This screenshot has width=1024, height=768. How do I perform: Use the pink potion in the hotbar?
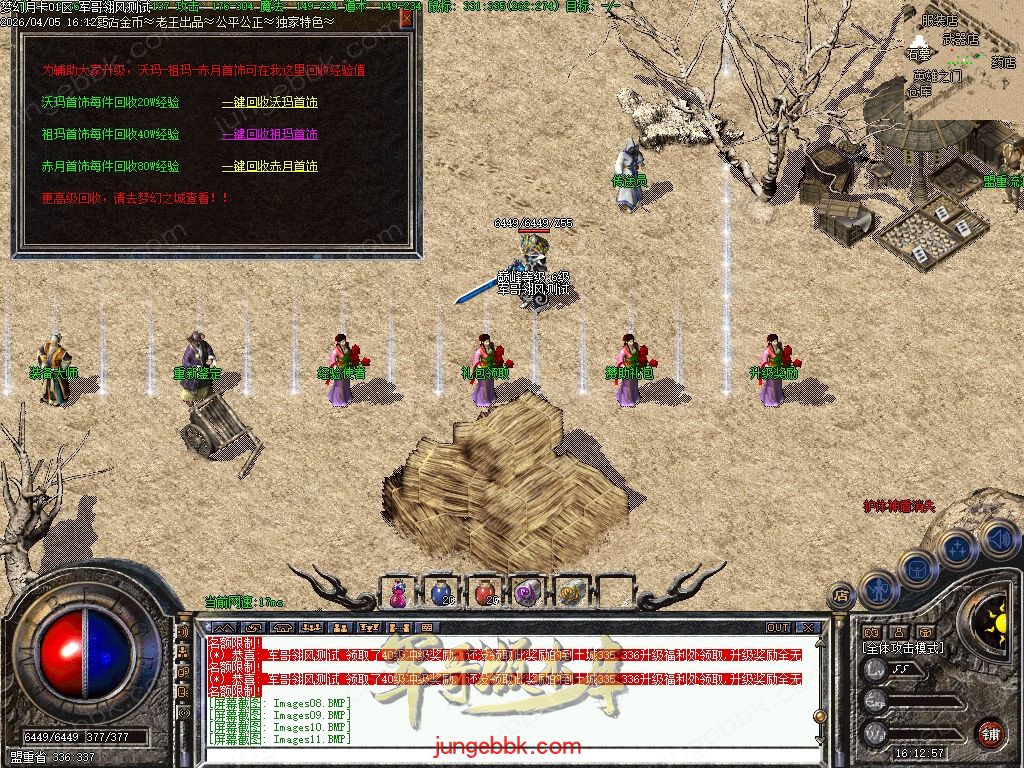[398, 592]
